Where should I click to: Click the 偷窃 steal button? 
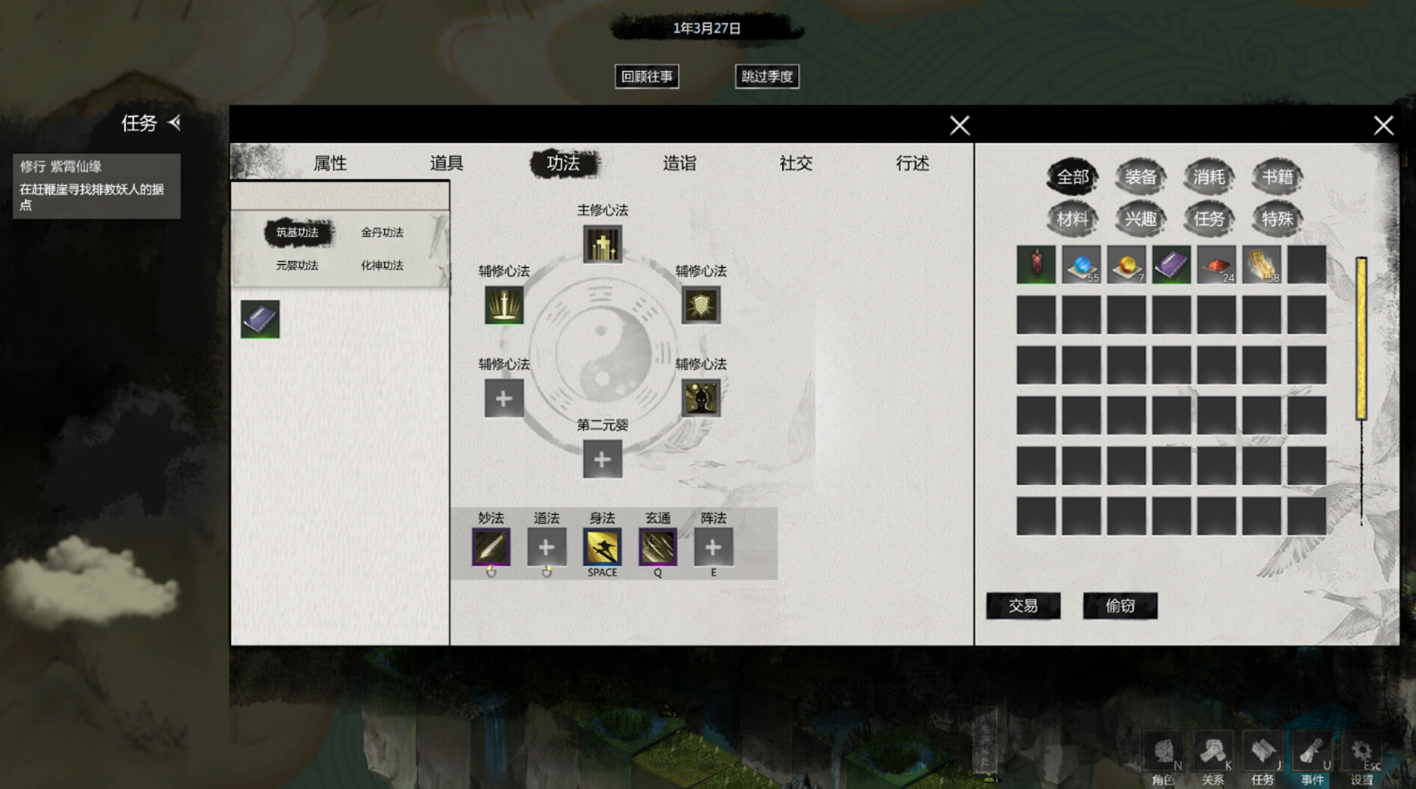click(x=1120, y=605)
